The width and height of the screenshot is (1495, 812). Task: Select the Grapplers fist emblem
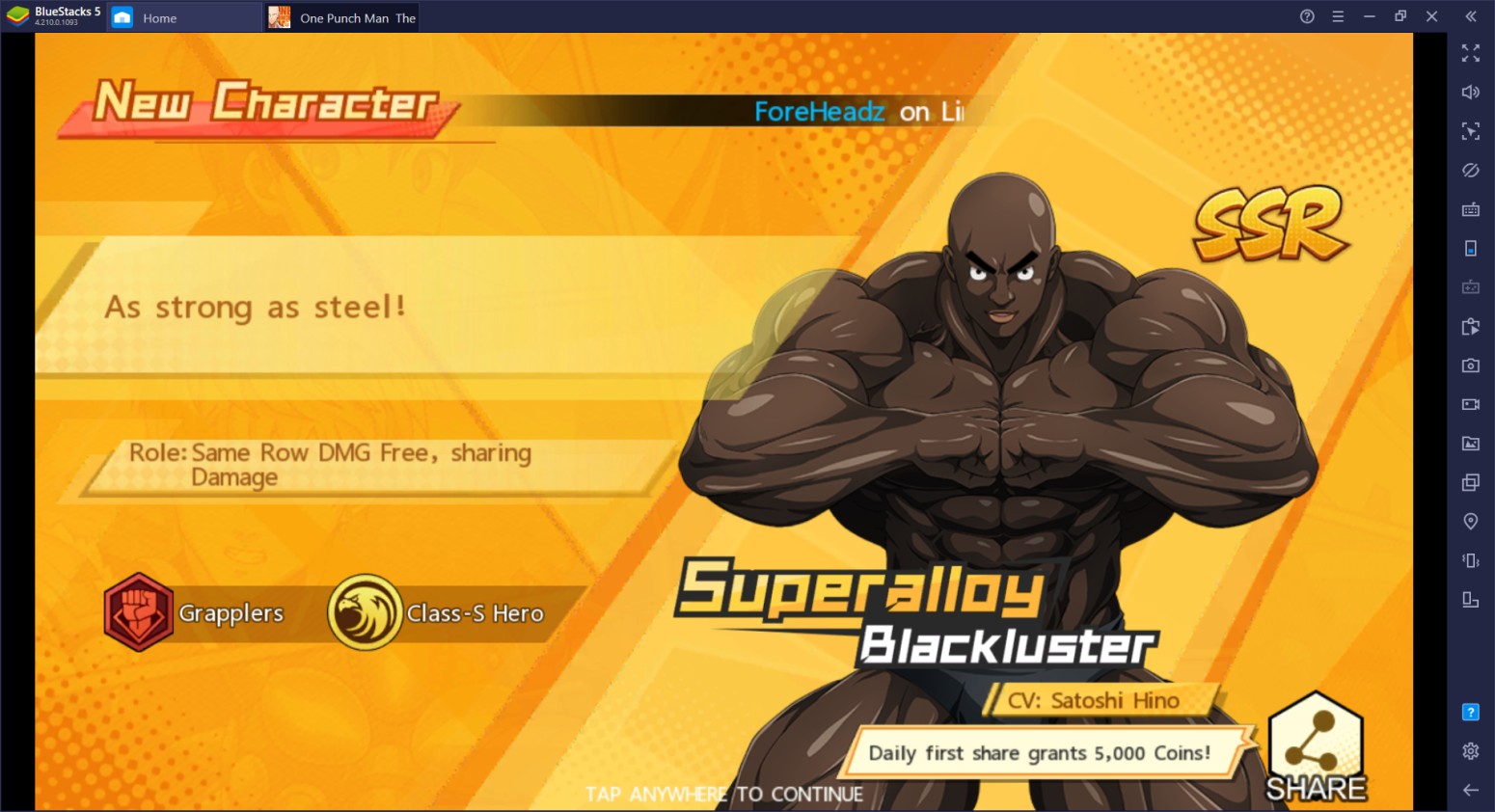pyautogui.click(x=139, y=612)
